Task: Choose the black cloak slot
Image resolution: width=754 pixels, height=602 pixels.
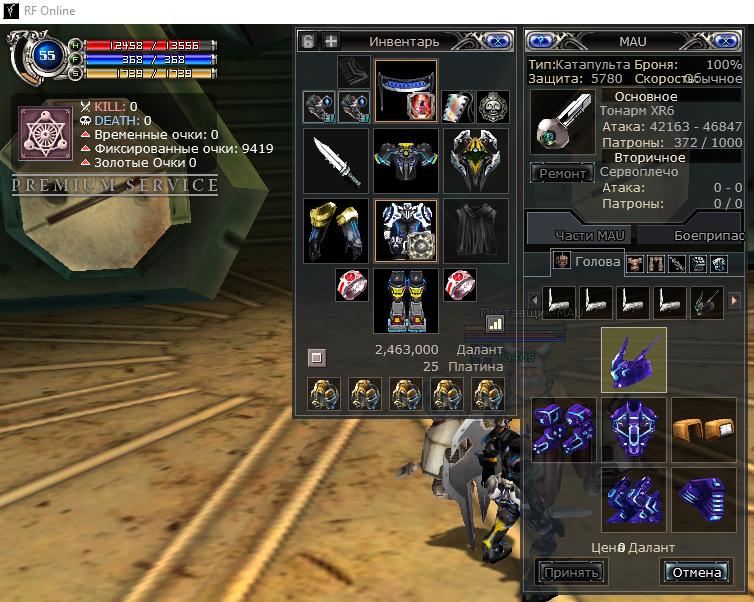Action: (475, 230)
